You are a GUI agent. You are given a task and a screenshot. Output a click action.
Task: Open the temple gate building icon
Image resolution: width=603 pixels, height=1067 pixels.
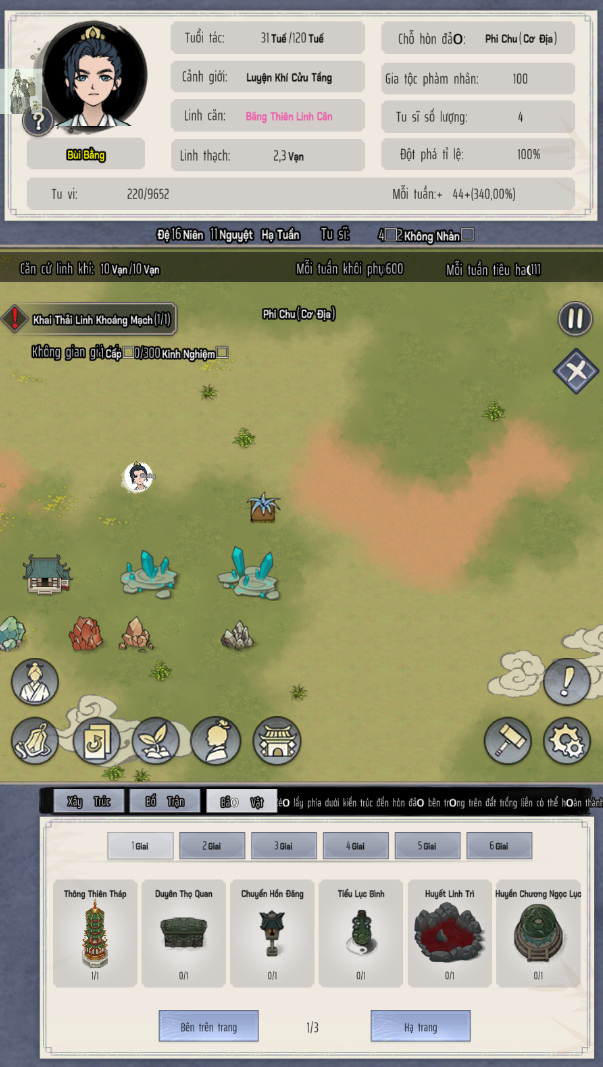[276, 741]
